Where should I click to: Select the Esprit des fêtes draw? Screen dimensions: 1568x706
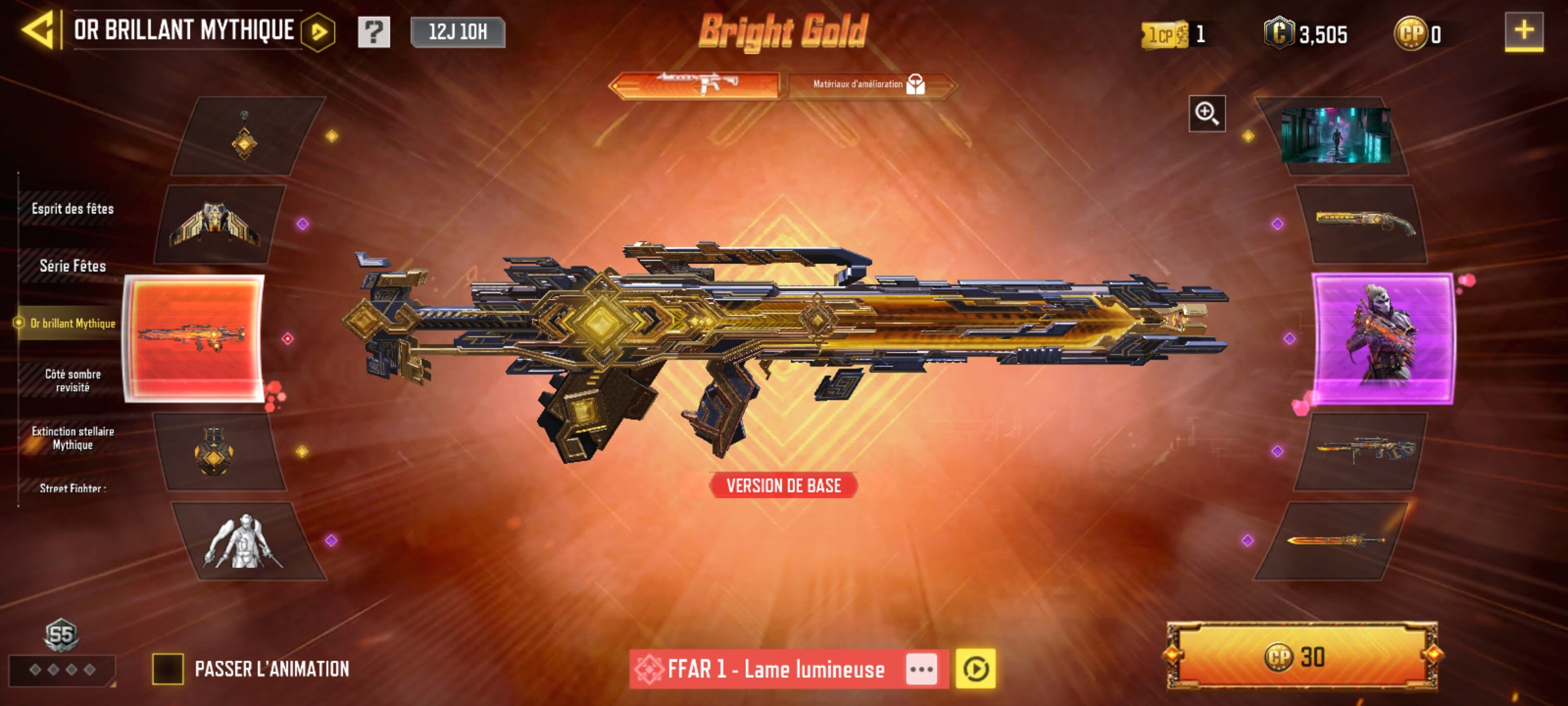tap(73, 209)
